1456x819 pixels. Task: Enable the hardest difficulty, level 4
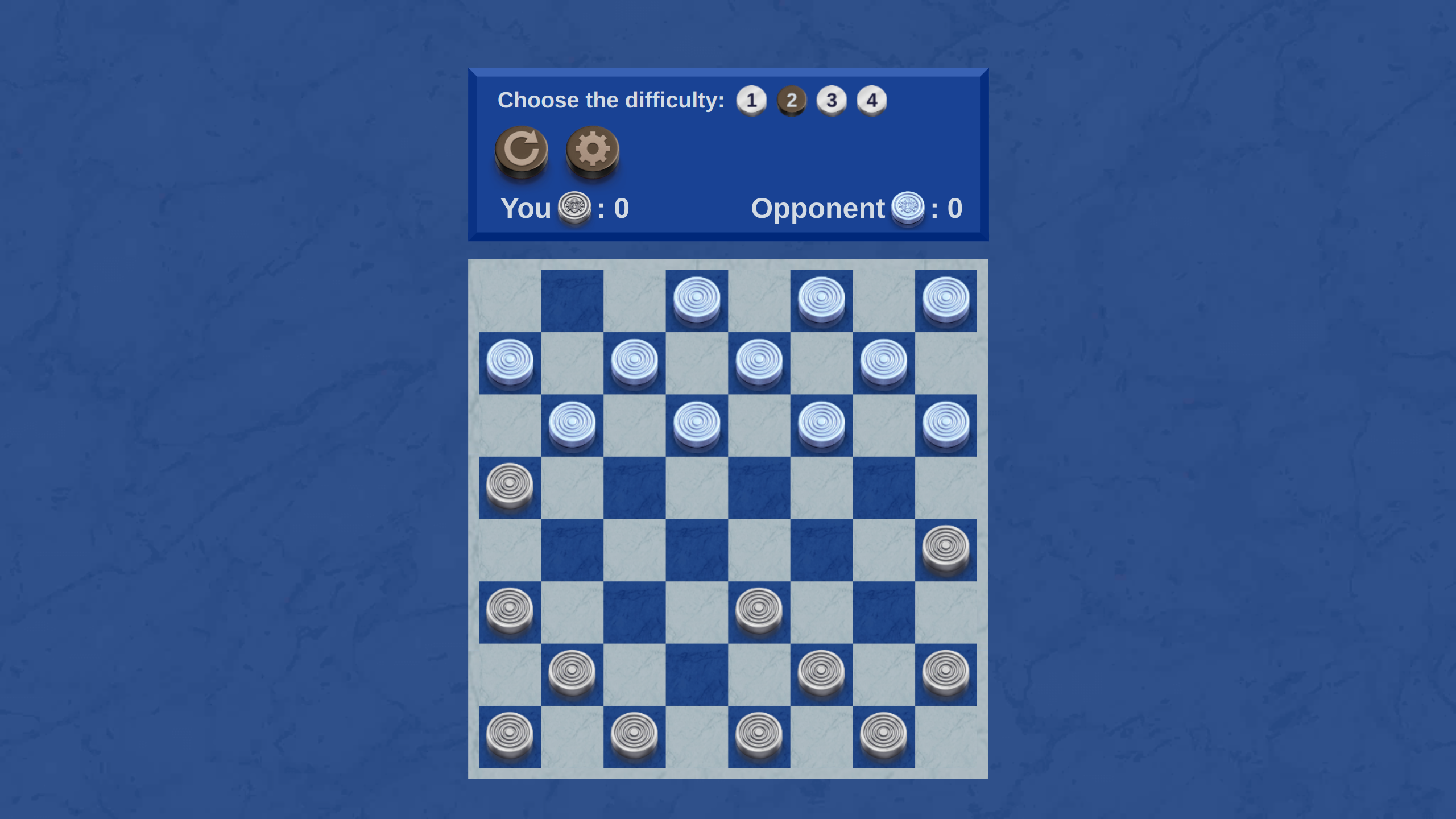pos(872,100)
